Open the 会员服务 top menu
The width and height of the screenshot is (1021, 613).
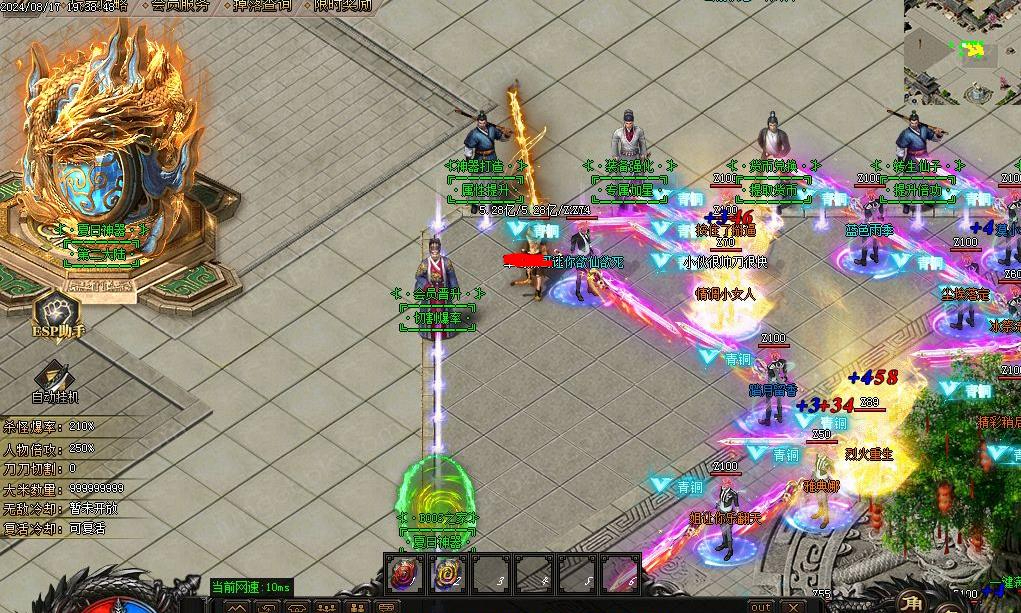click(x=181, y=6)
